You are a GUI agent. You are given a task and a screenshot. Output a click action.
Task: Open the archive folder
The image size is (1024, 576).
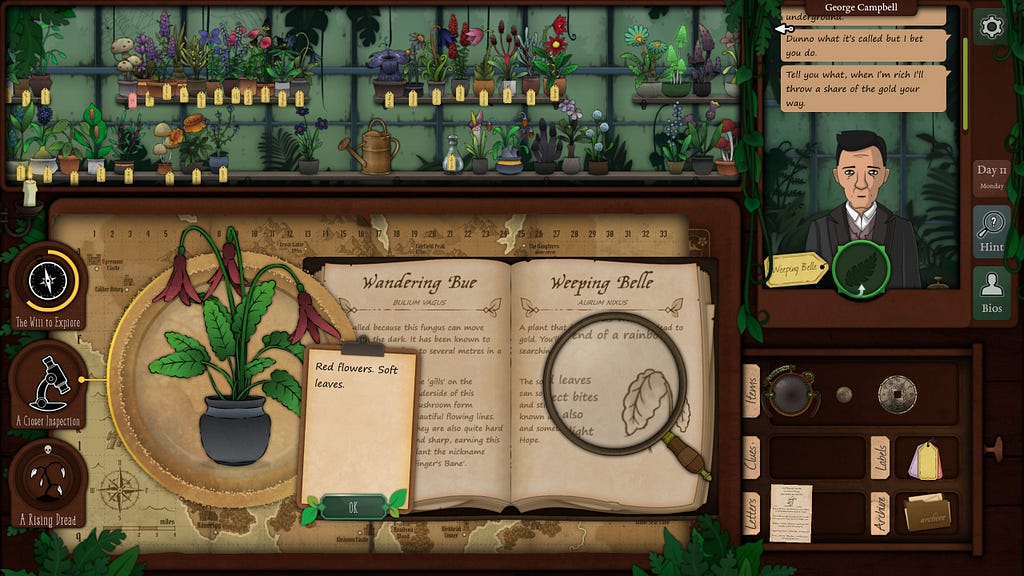pyautogui.click(x=928, y=514)
